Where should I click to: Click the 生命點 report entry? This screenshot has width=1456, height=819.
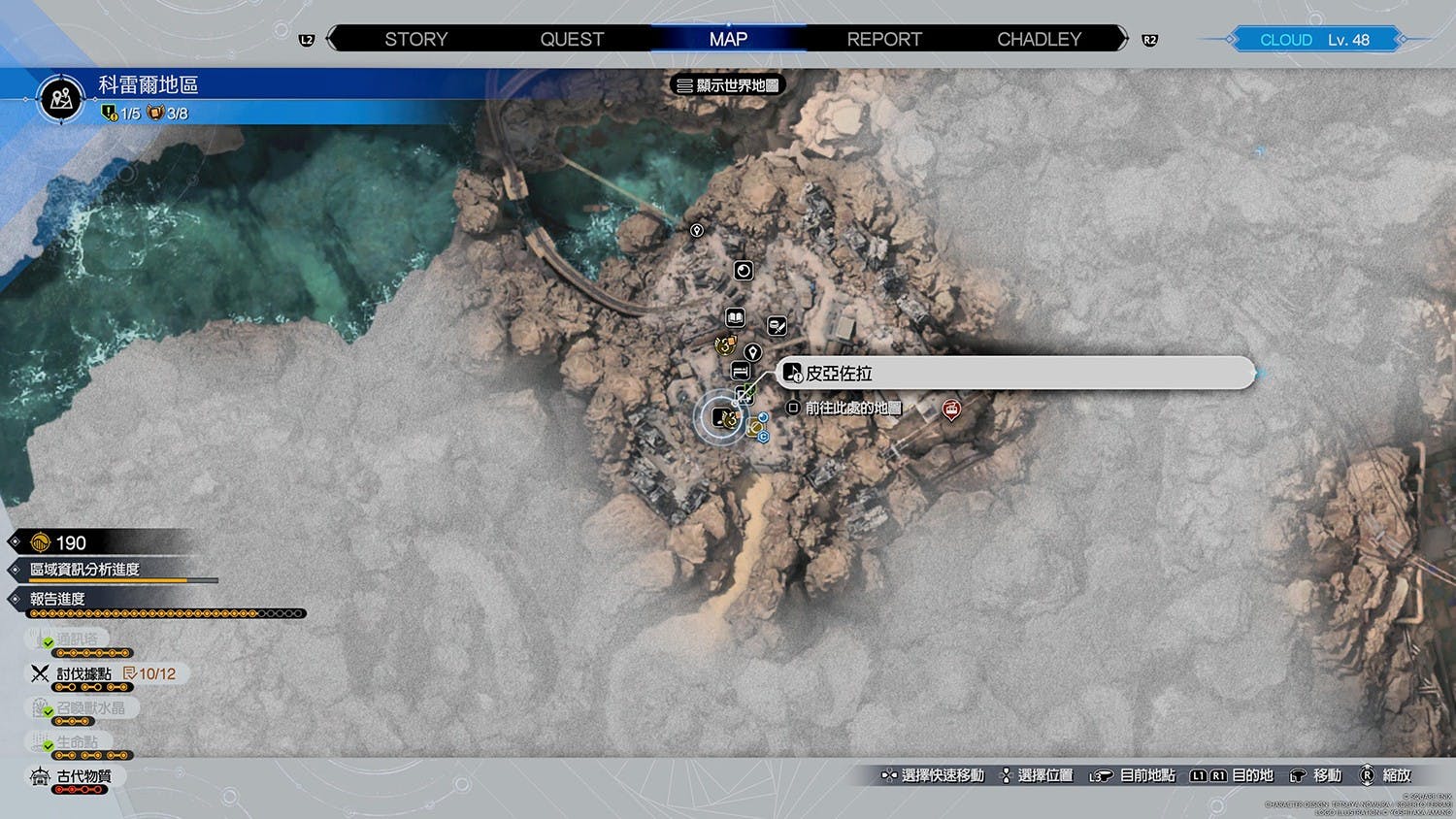[x=76, y=742]
